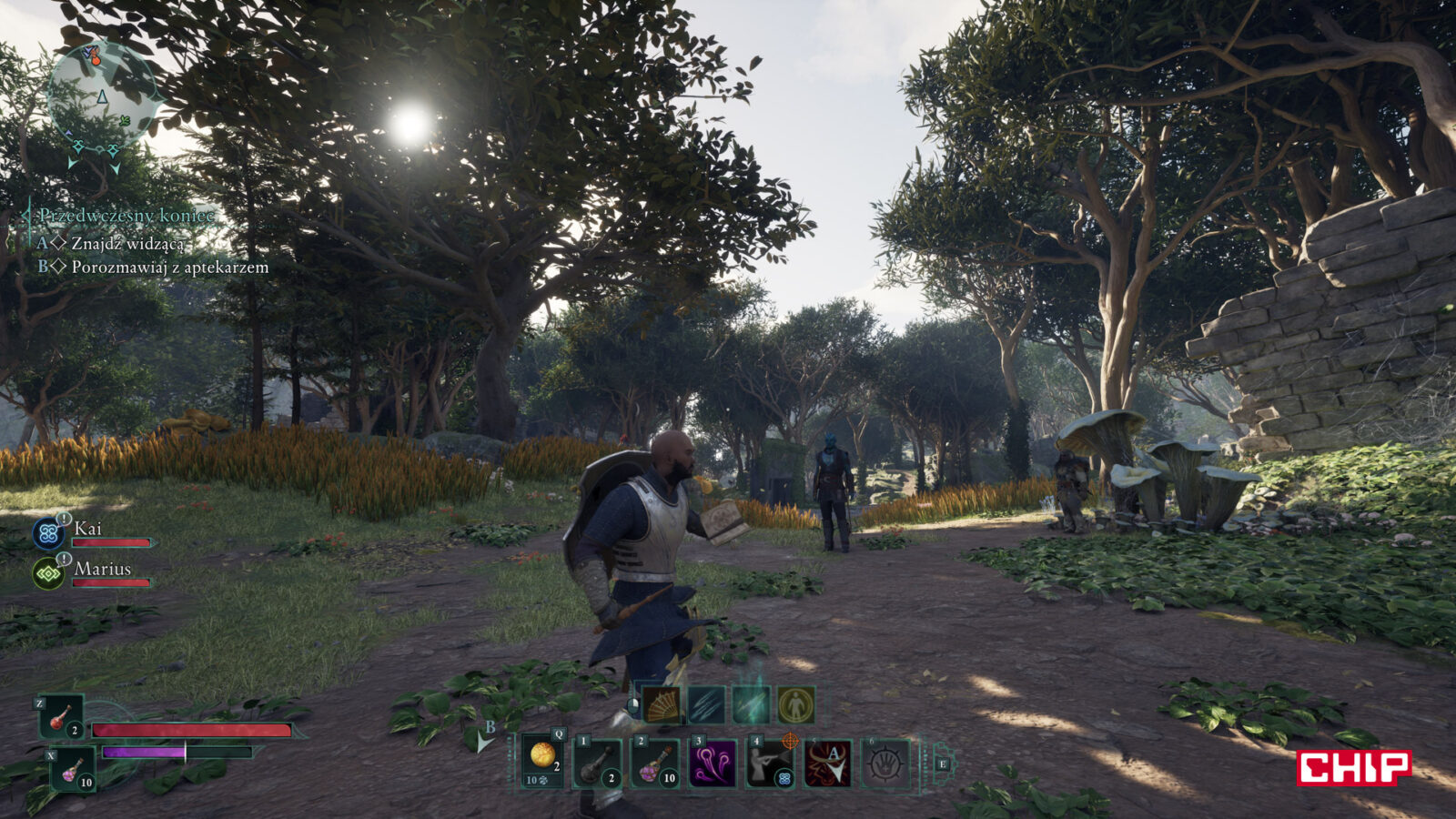This screenshot has width=1456, height=819.
Task: Activate the red horned ability in slot 5
Action: [x=828, y=763]
